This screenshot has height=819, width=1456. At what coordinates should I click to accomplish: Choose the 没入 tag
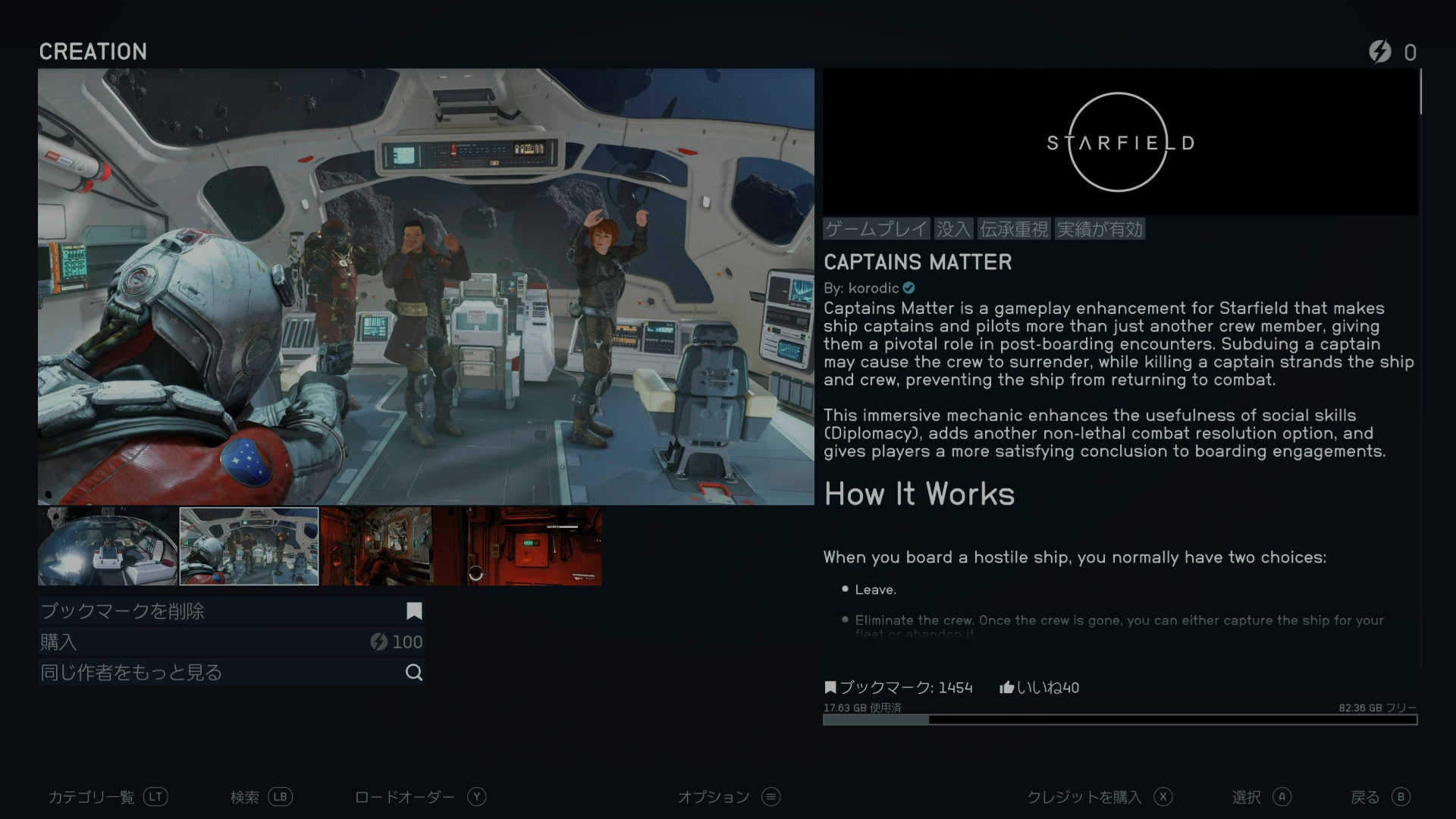pyautogui.click(x=952, y=229)
